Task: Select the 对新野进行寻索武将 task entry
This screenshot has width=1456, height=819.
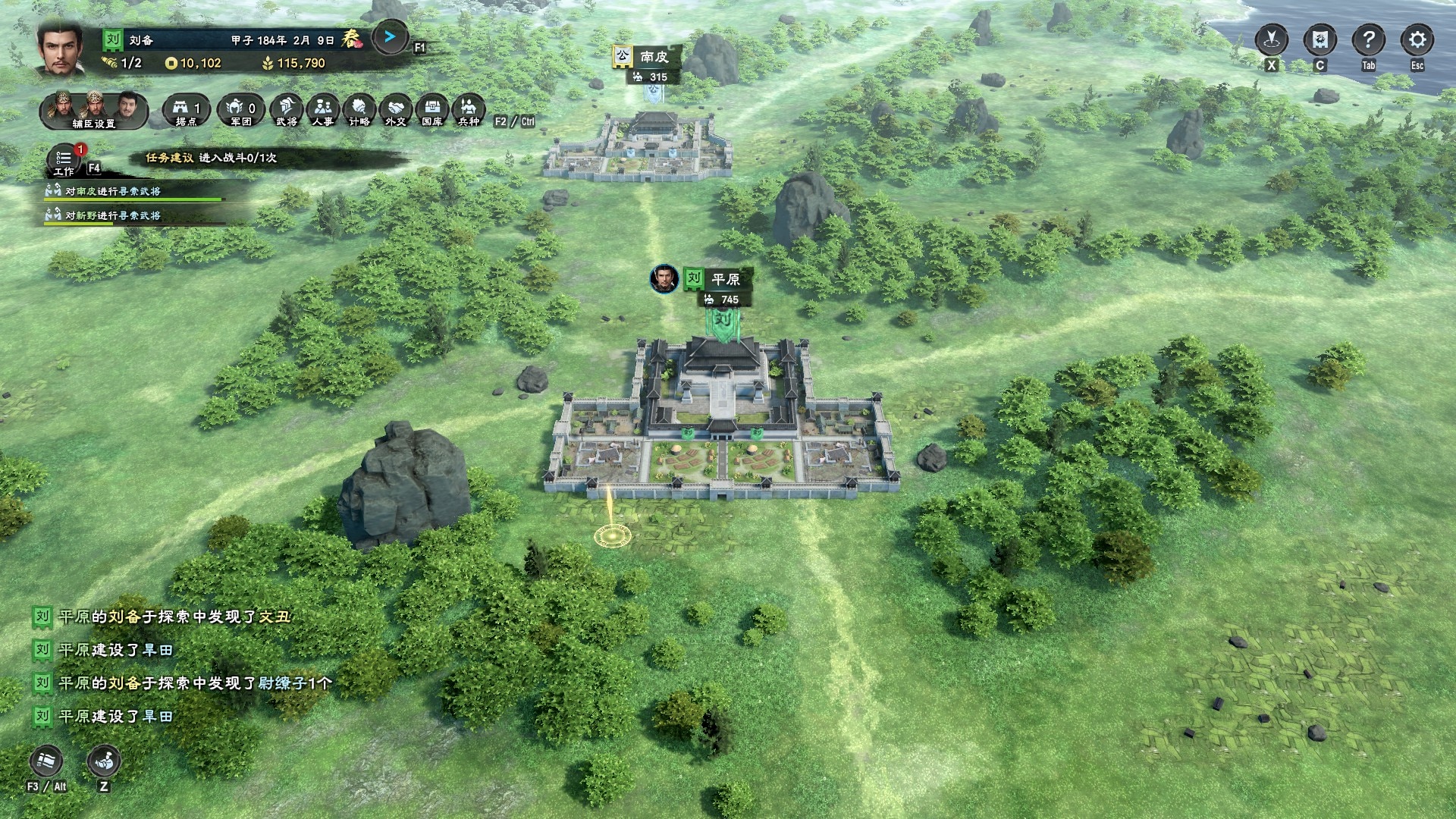Action: (114, 215)
